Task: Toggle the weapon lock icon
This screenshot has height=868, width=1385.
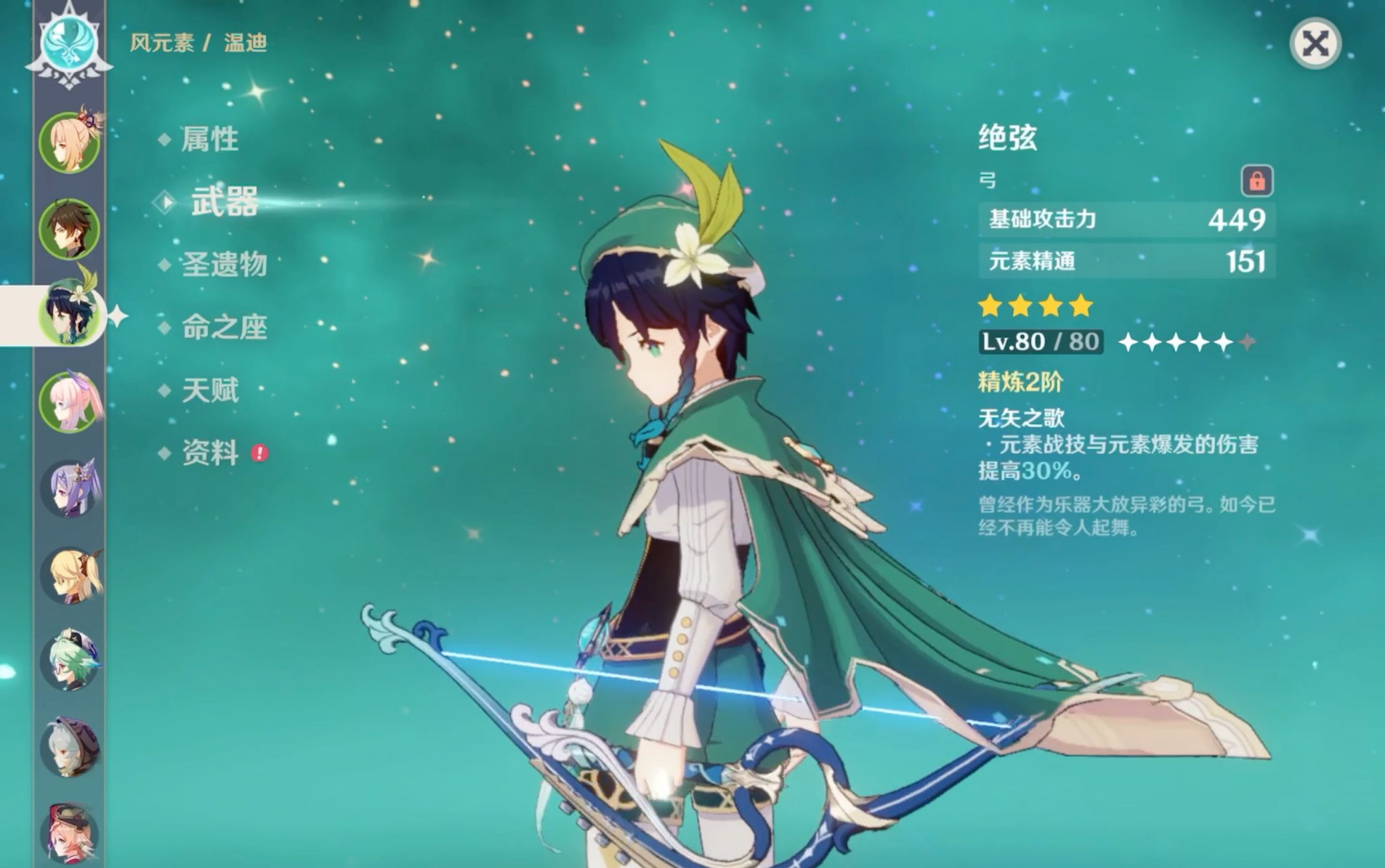Action: (1257, 181)
